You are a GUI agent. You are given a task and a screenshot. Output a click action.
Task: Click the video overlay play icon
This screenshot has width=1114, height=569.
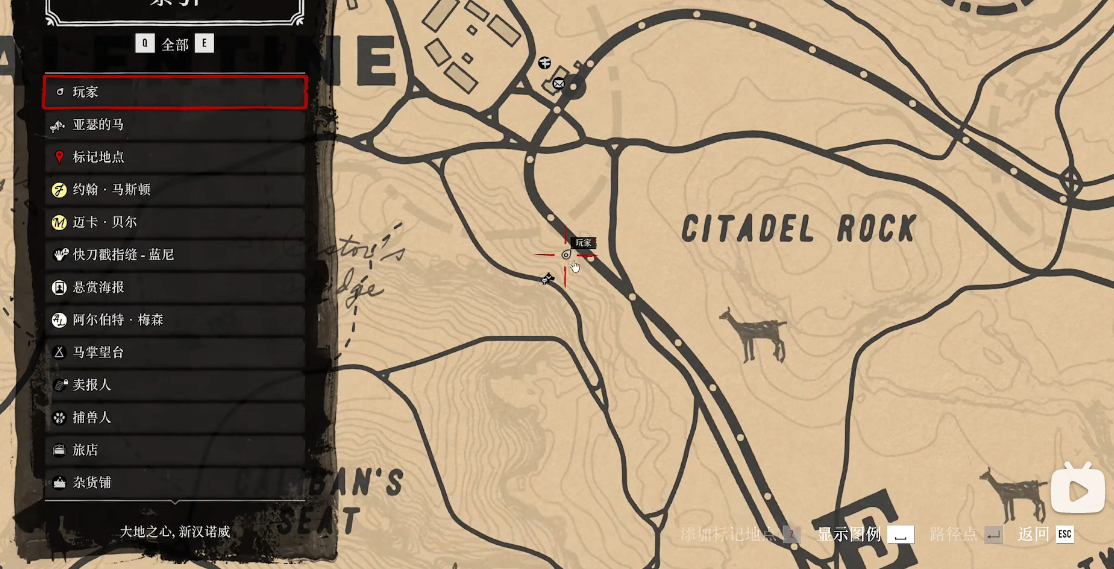(1078, 490)
